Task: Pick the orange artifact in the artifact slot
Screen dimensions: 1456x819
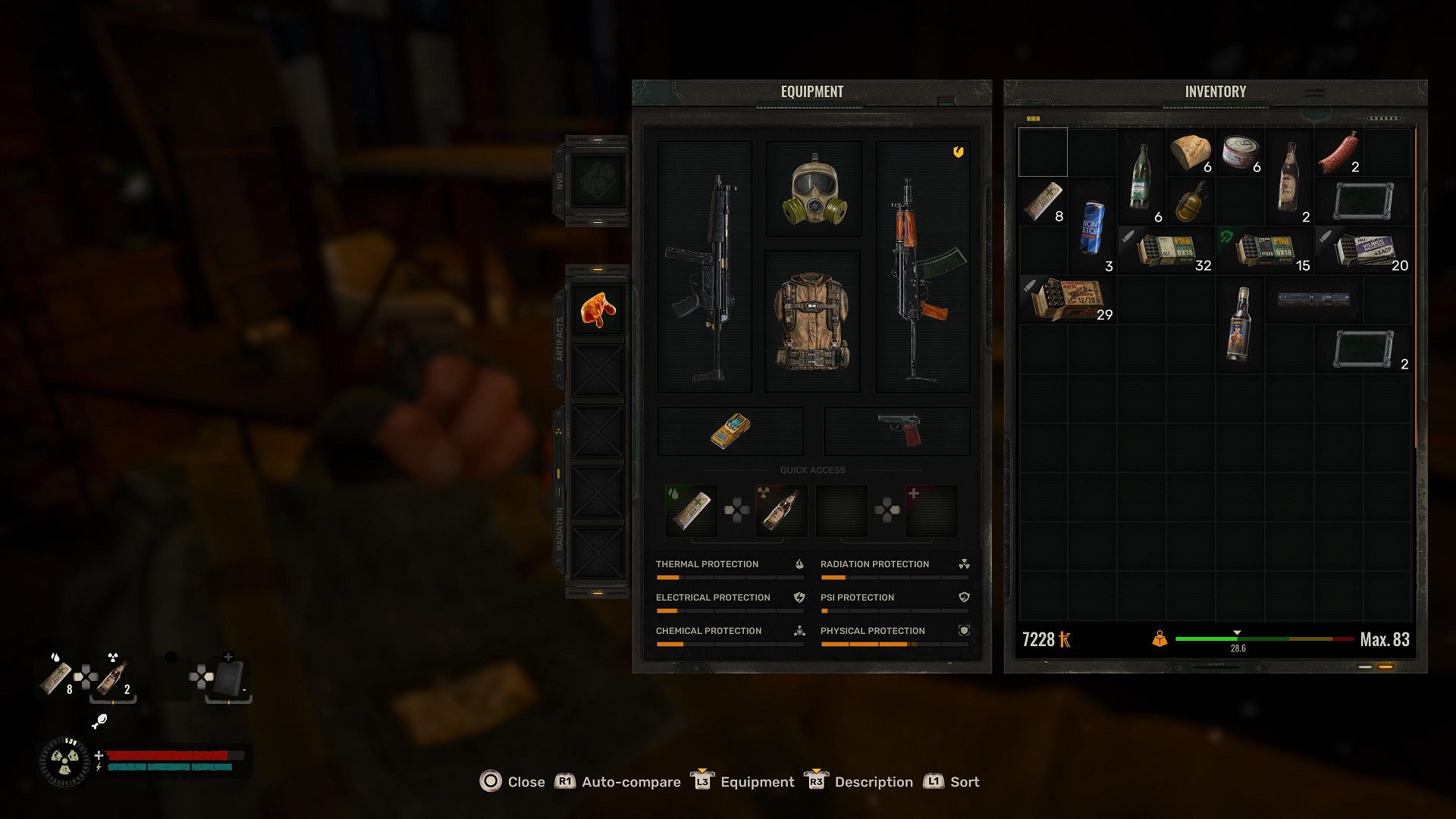Action: (598, 309)
